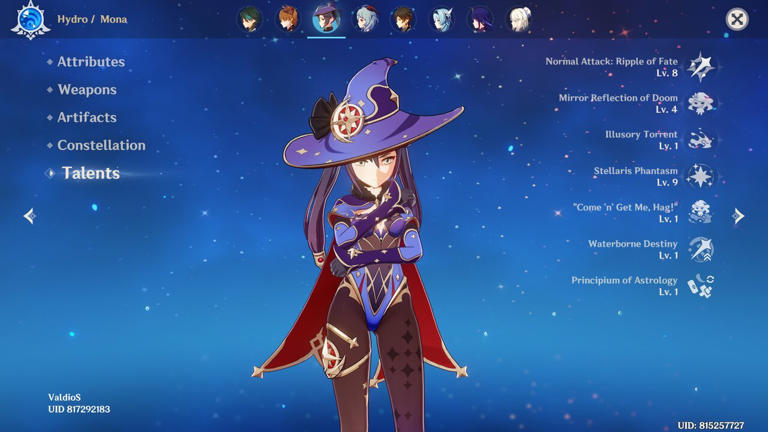Select Mona's portrait with the witch hat
The width and height of the screenshot is (768, 432).
(x=327, y=19)
